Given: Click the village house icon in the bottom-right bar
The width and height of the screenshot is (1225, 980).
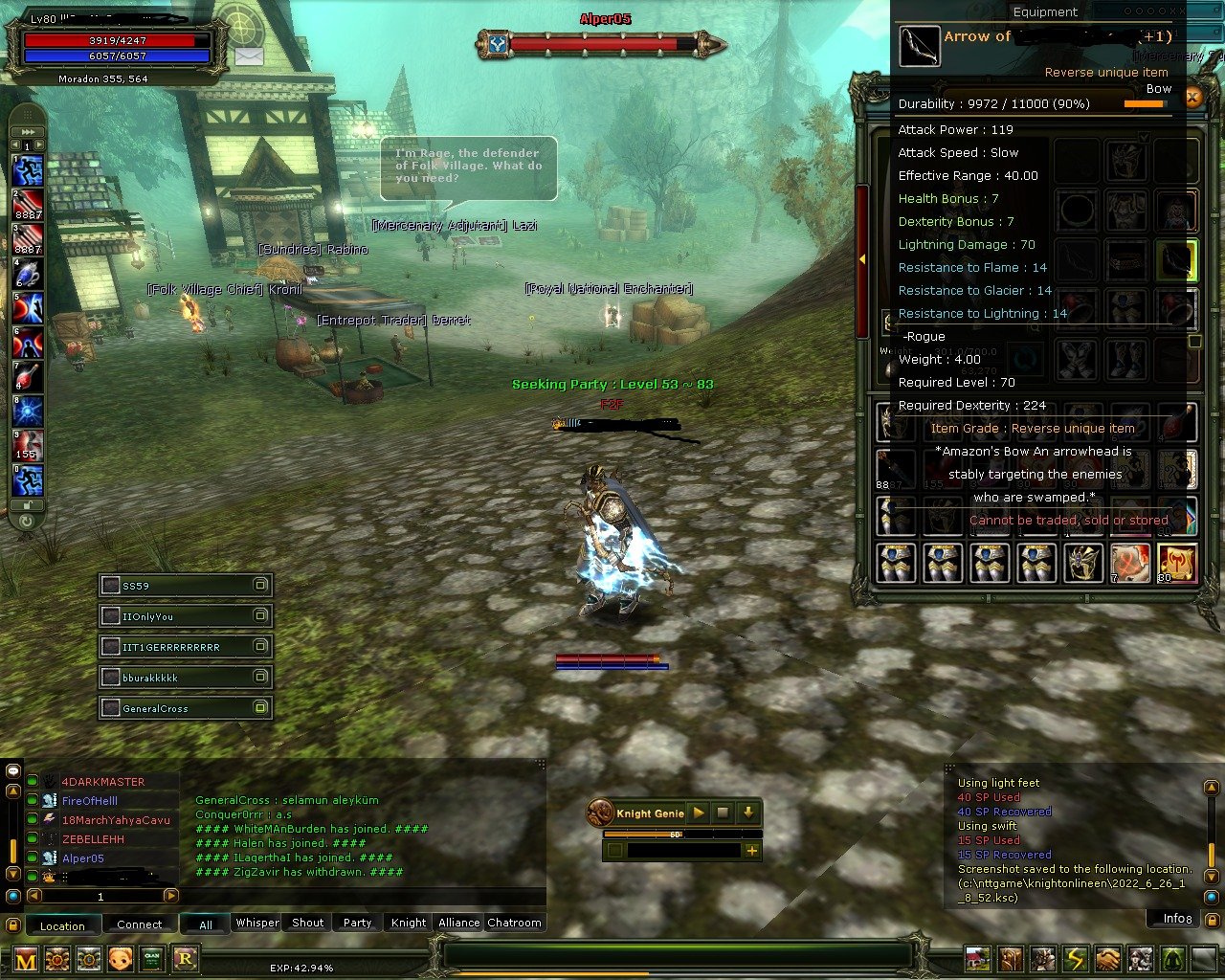Looking at the screenshot, I should click(976, 958).
